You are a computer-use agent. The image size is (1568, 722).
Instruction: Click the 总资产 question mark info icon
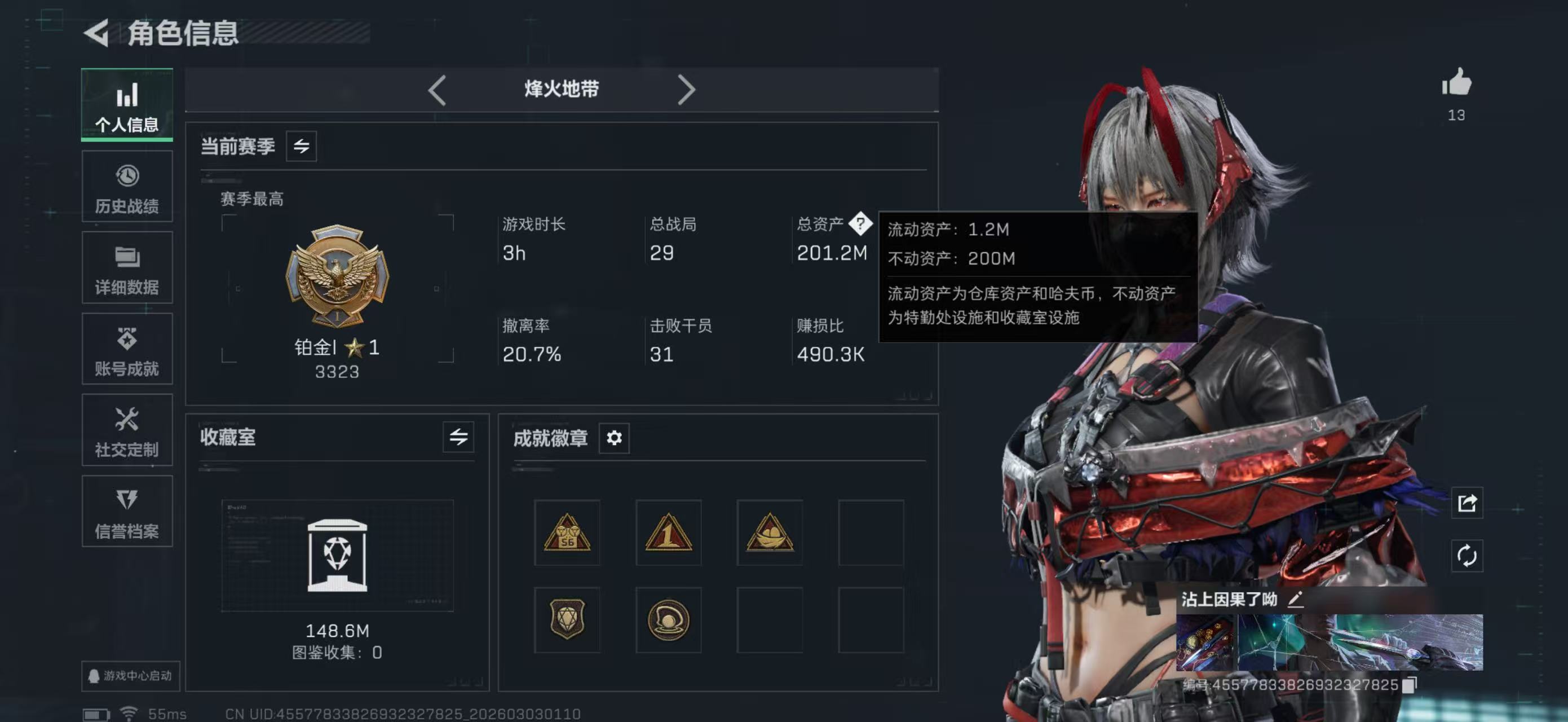(x=860, y=224)
